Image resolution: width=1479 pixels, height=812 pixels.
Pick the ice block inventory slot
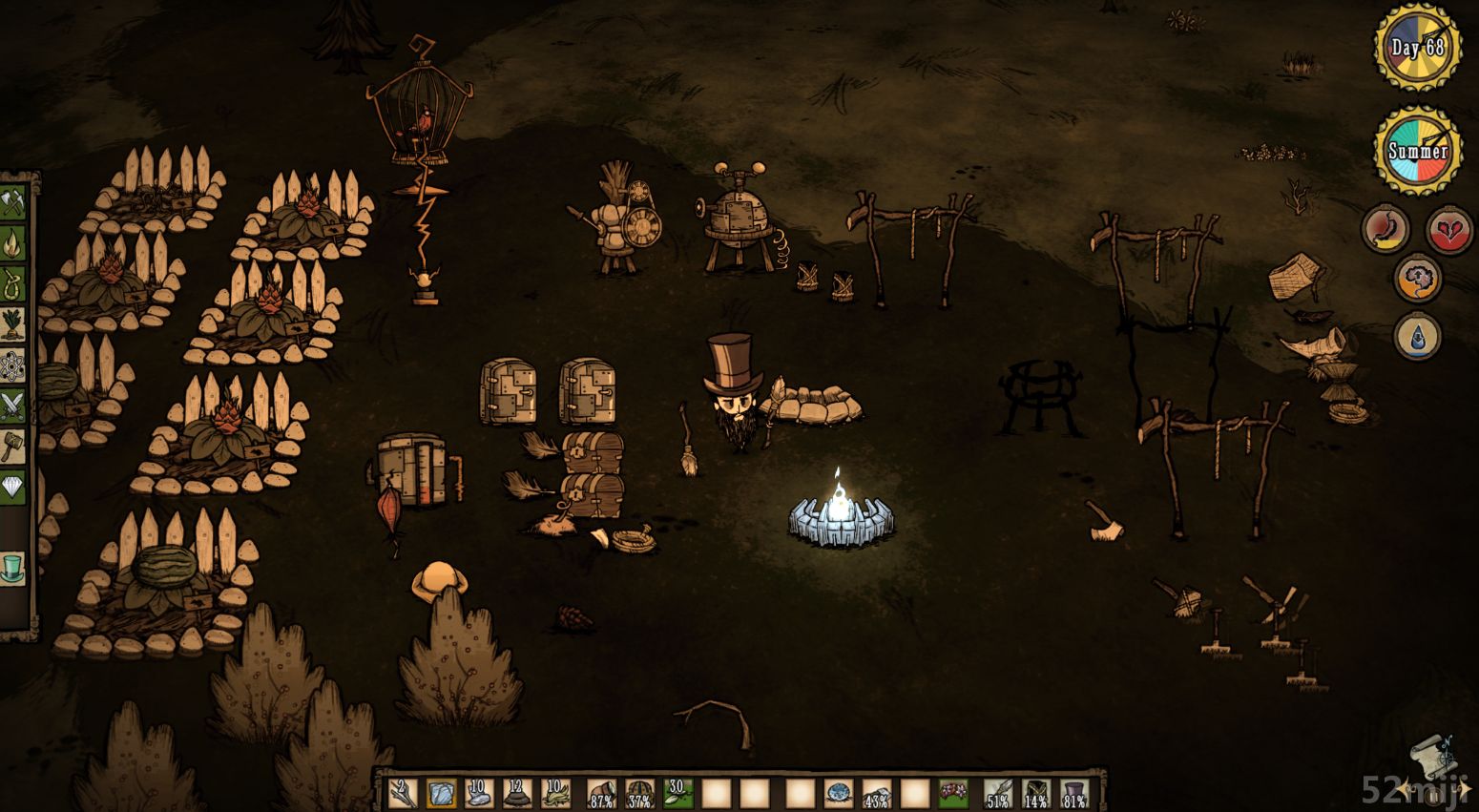tap(442, 793)
